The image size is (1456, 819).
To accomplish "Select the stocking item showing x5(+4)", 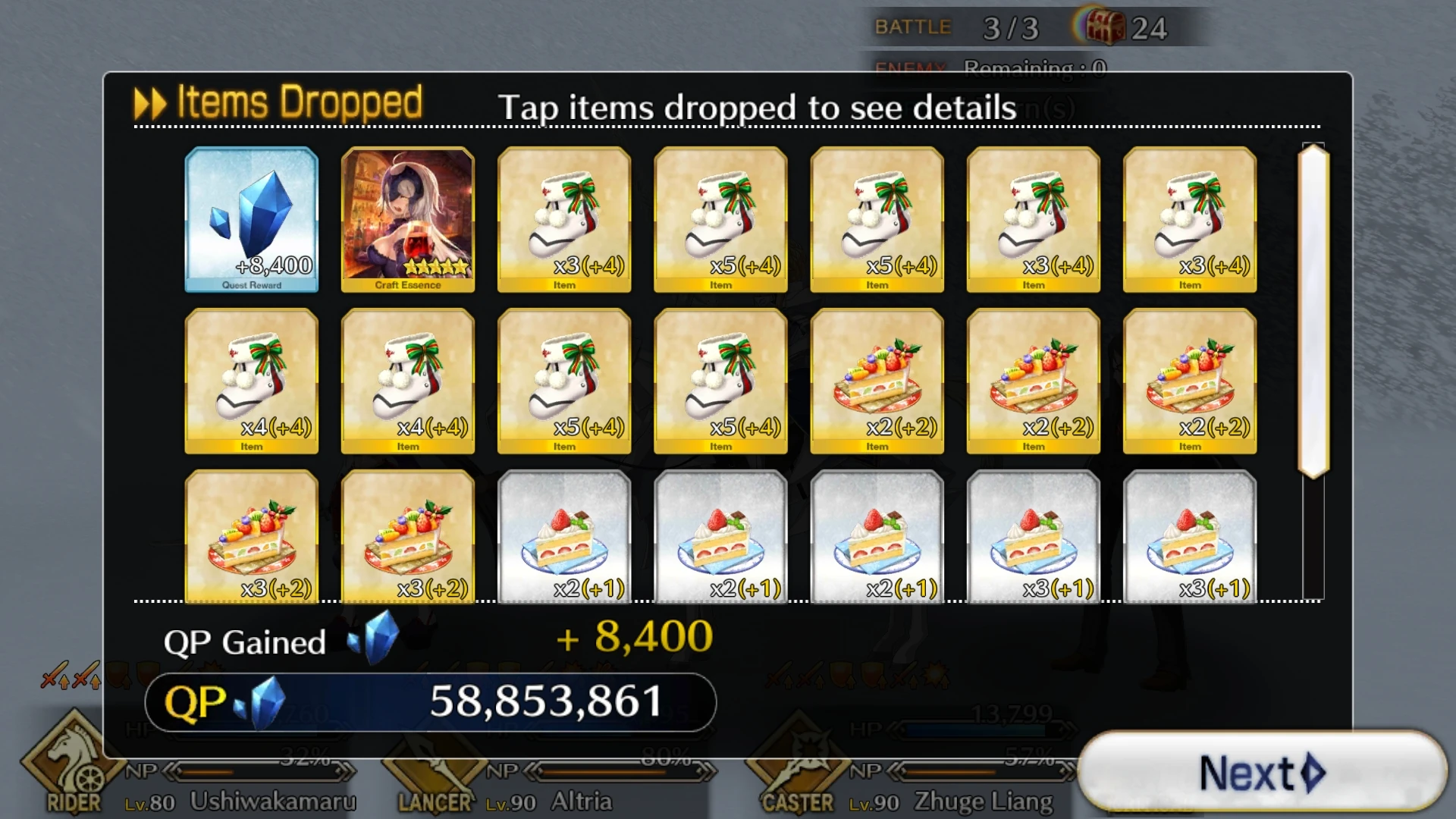I will pyautogui.click(x=720, y=220).
